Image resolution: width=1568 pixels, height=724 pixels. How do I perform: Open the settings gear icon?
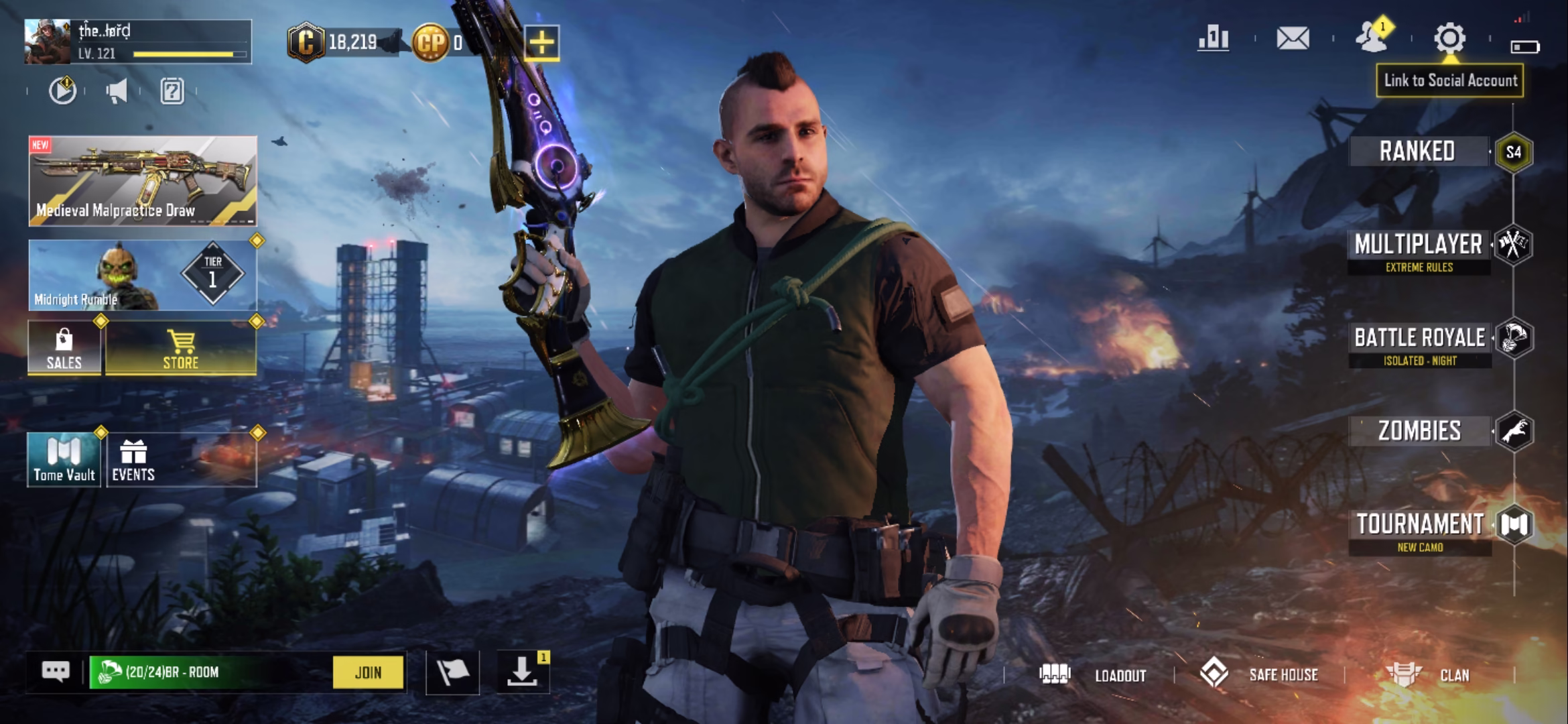tap(1449, 38)
